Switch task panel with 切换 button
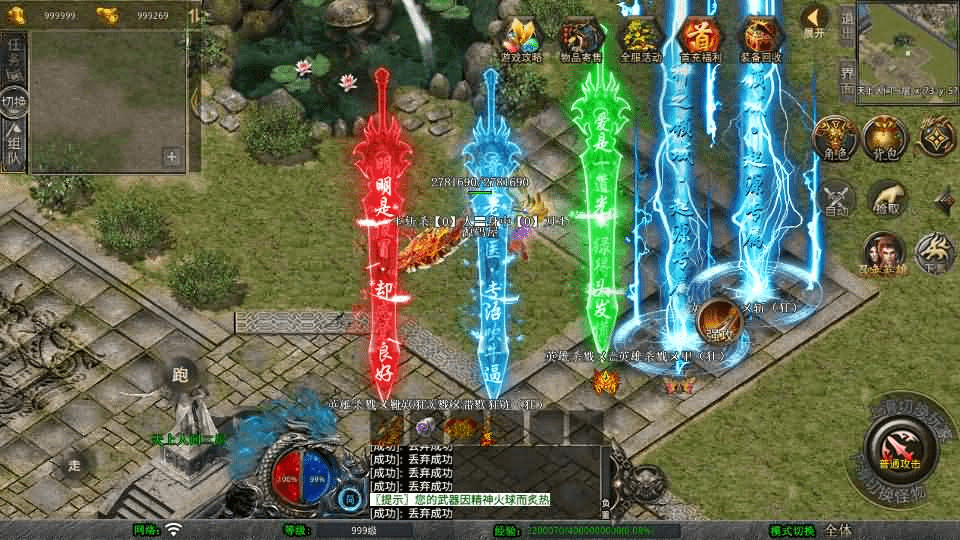960x540 pixels. [14, 102]
